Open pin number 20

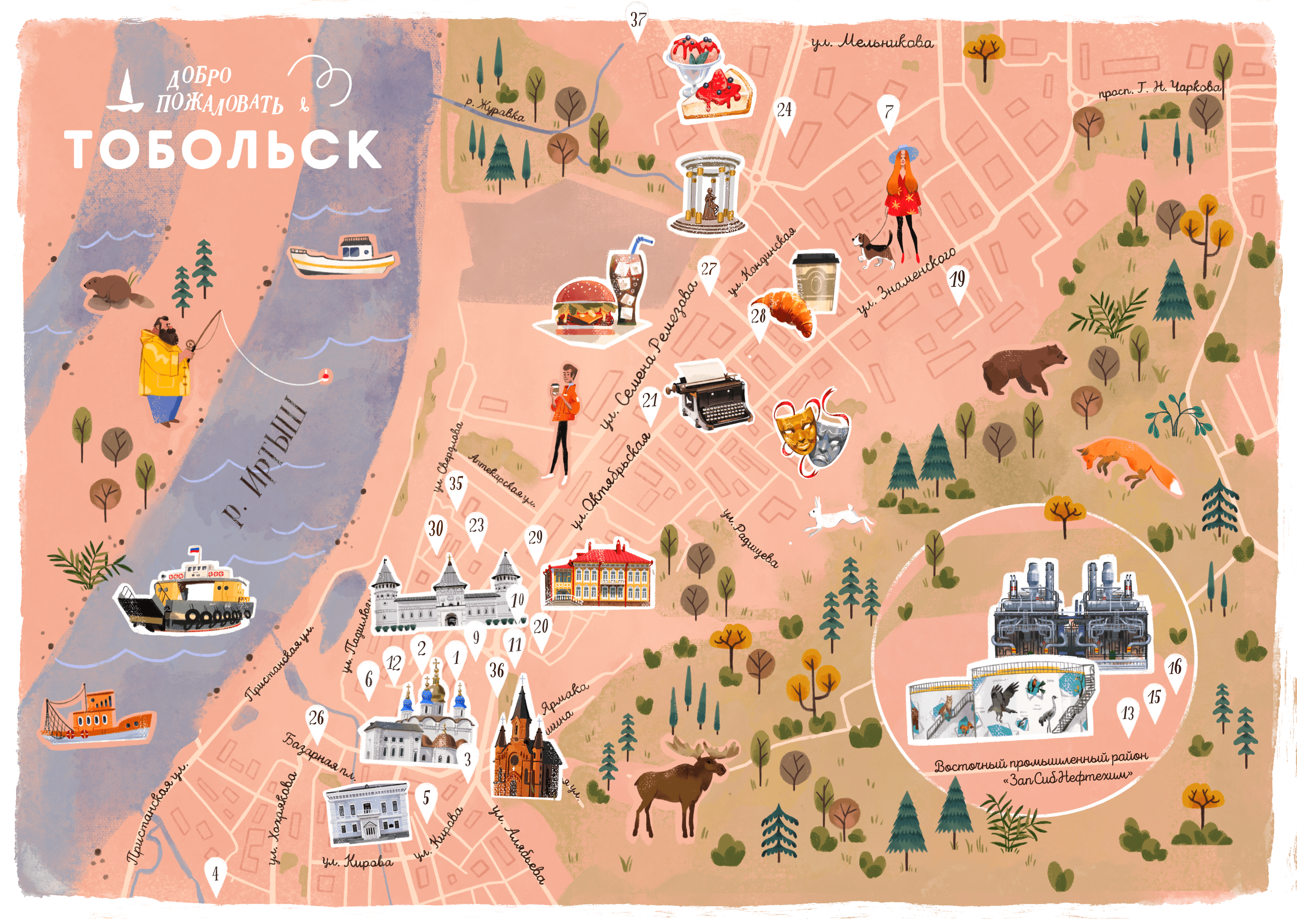540,630
